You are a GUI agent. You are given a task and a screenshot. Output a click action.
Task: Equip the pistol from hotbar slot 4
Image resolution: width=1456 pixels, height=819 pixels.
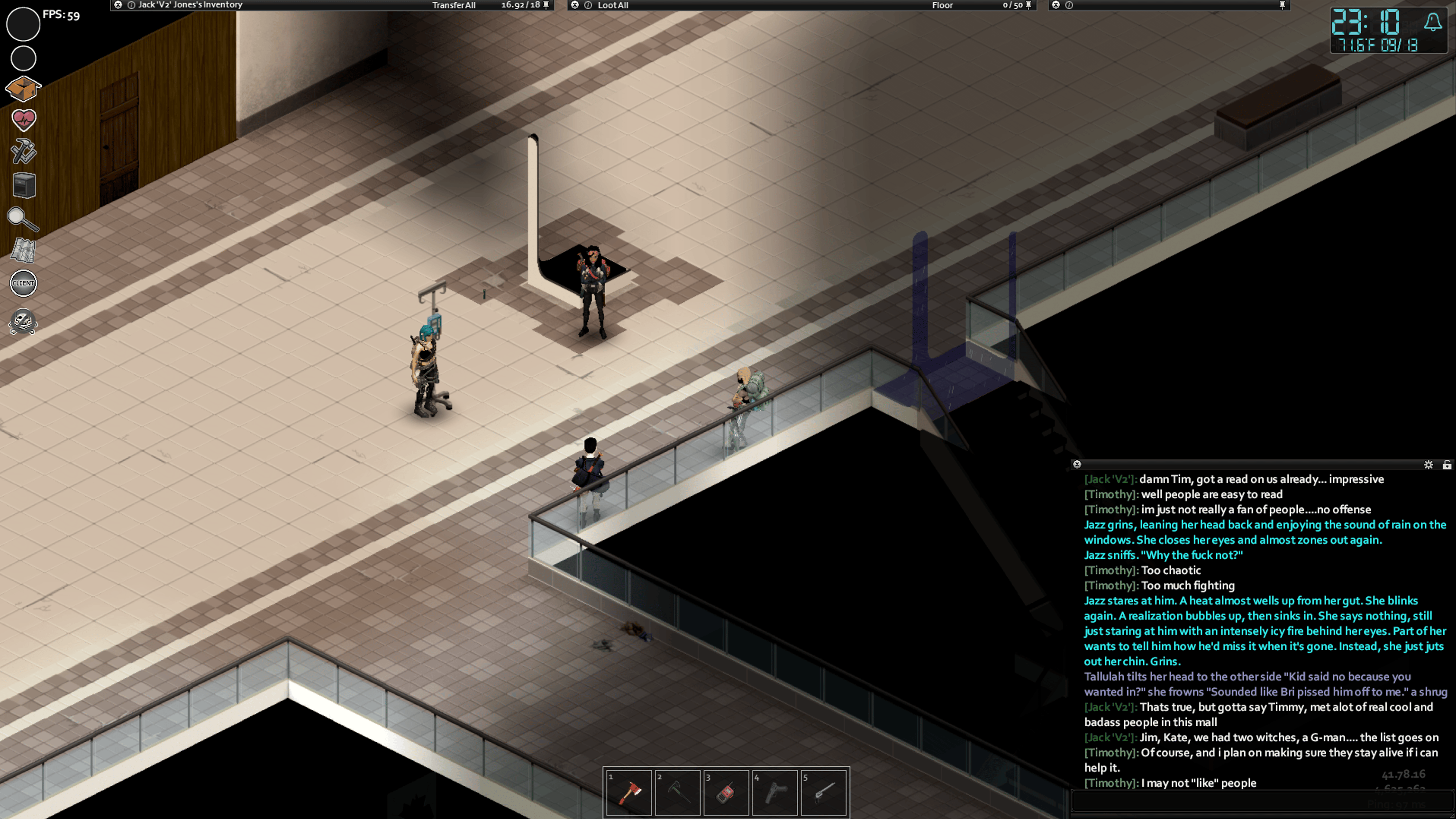775,792
